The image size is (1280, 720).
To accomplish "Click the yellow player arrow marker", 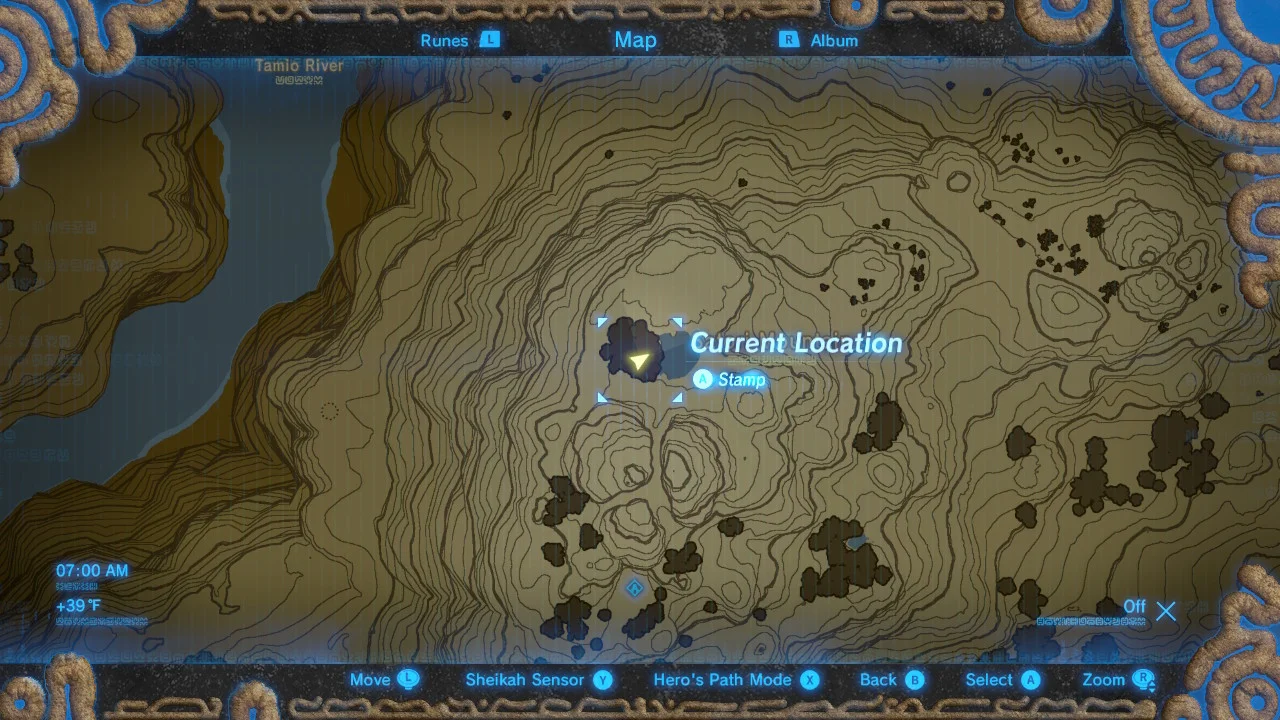I will pos(640,360).
